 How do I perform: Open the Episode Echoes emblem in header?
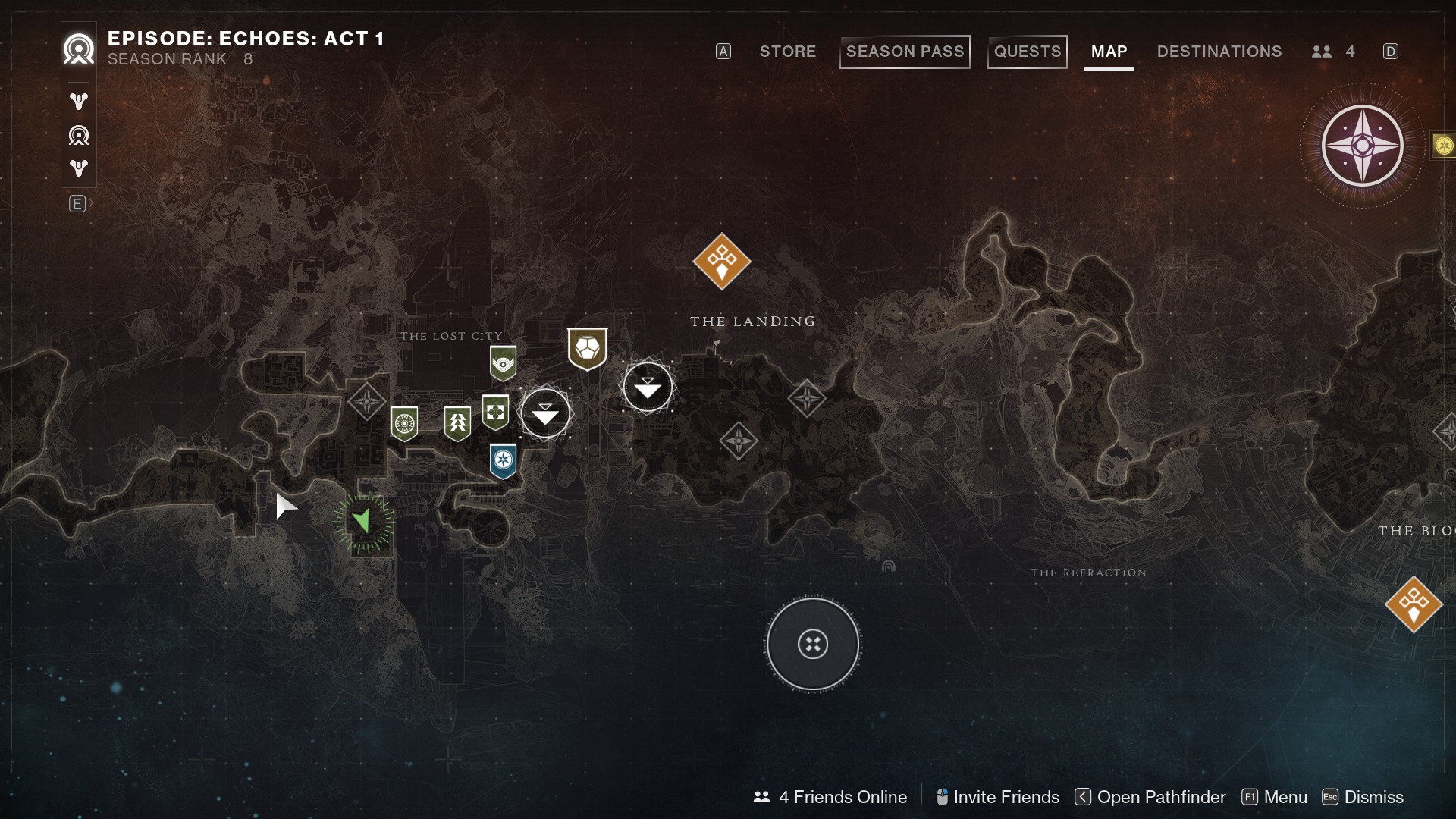79,50
